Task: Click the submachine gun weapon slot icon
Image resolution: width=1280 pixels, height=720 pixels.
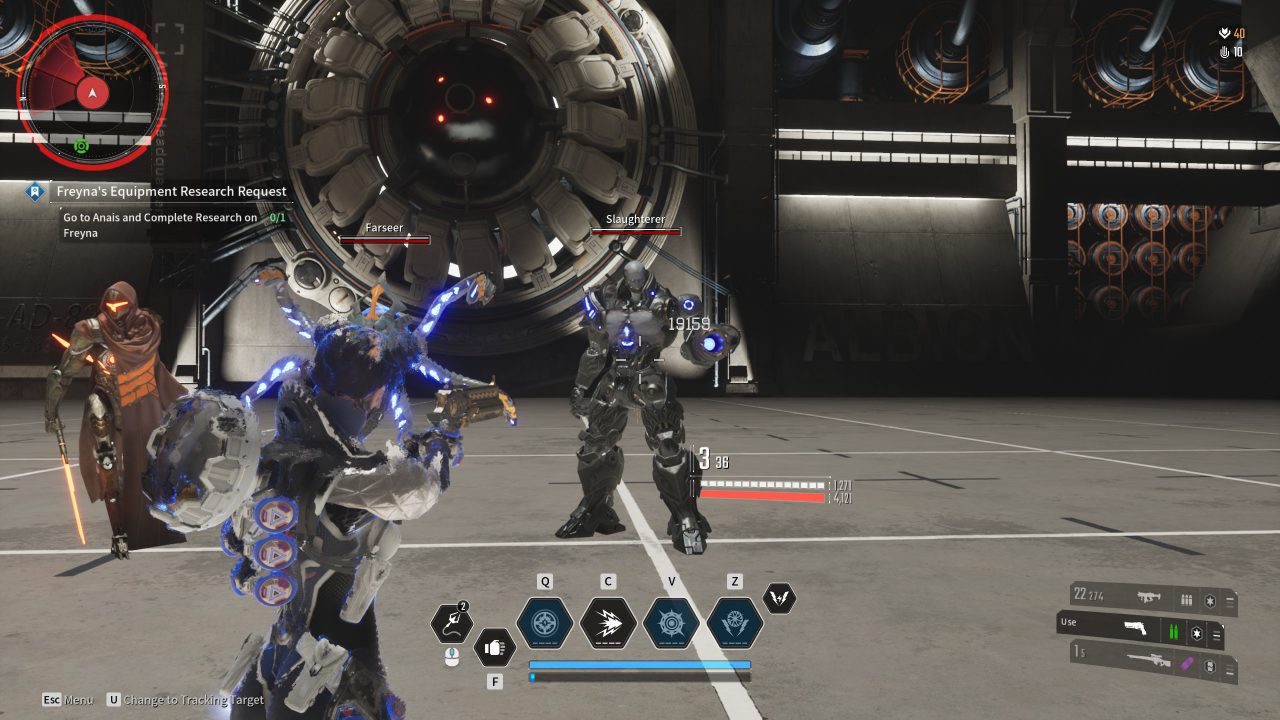Action: [x=1148, y=598]
